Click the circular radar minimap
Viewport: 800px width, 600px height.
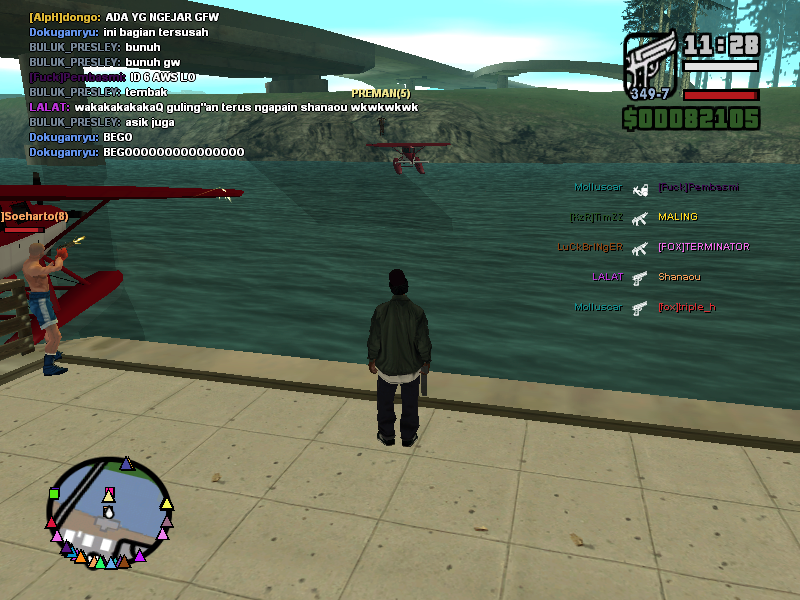[109, 512]
